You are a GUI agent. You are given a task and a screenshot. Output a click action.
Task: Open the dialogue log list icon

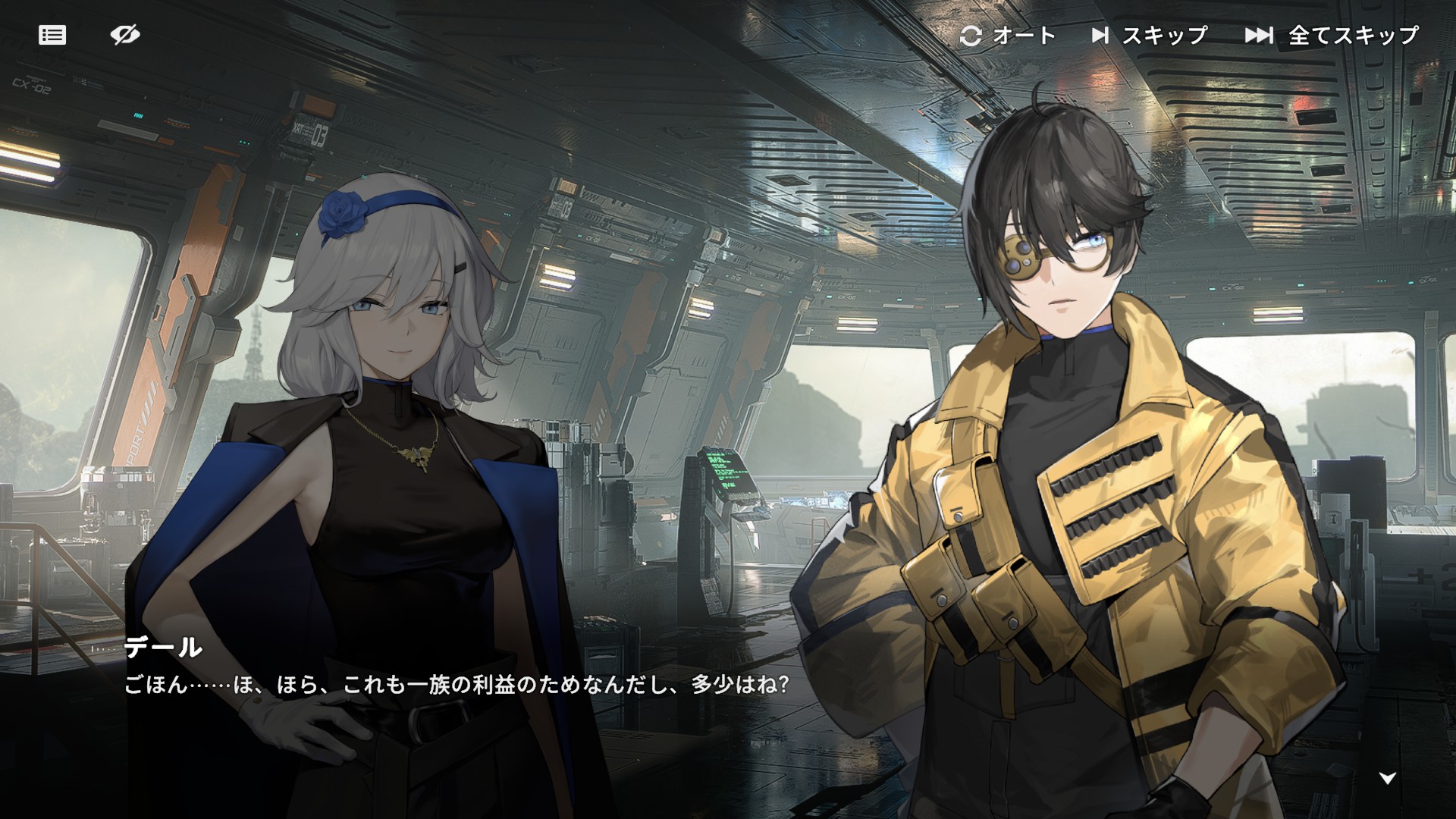click(x=52, y=35)
